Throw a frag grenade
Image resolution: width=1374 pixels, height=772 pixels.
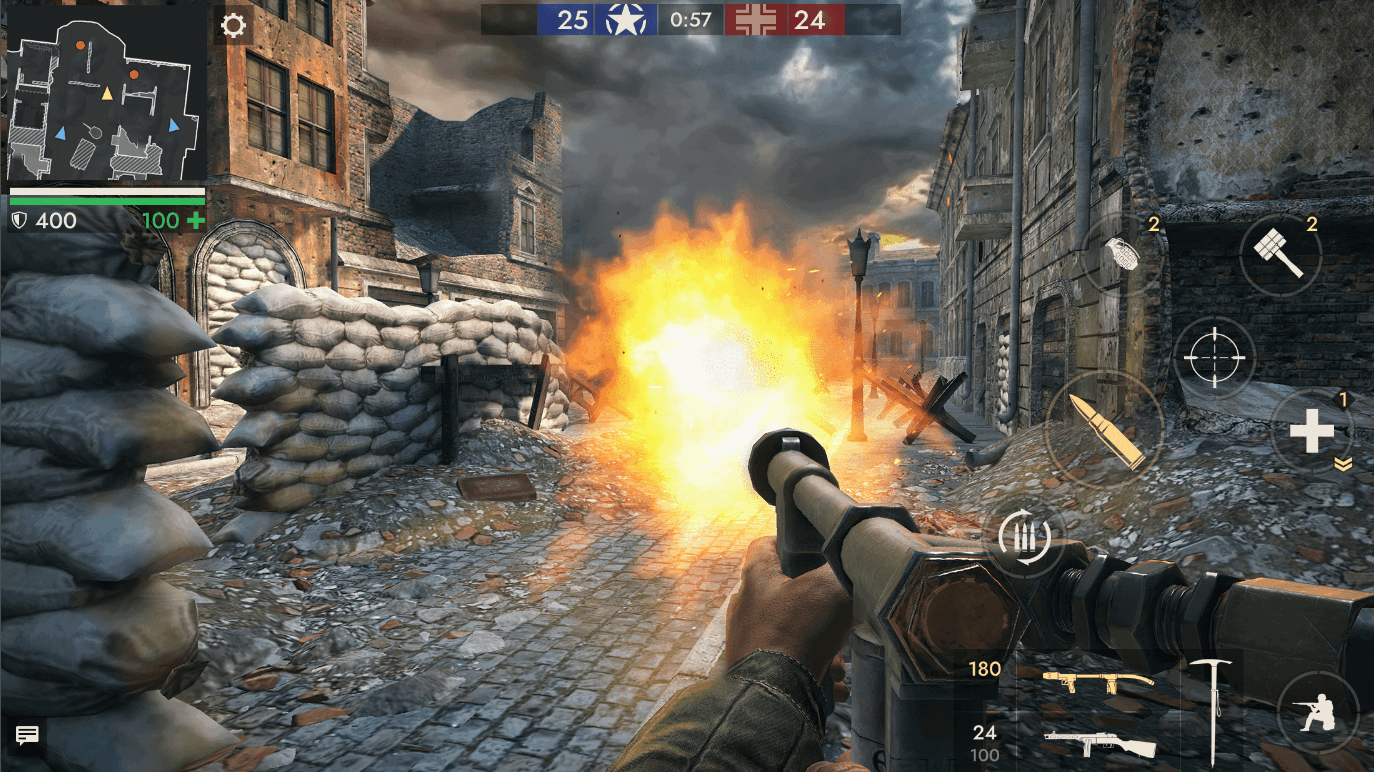pos(1125,253)
